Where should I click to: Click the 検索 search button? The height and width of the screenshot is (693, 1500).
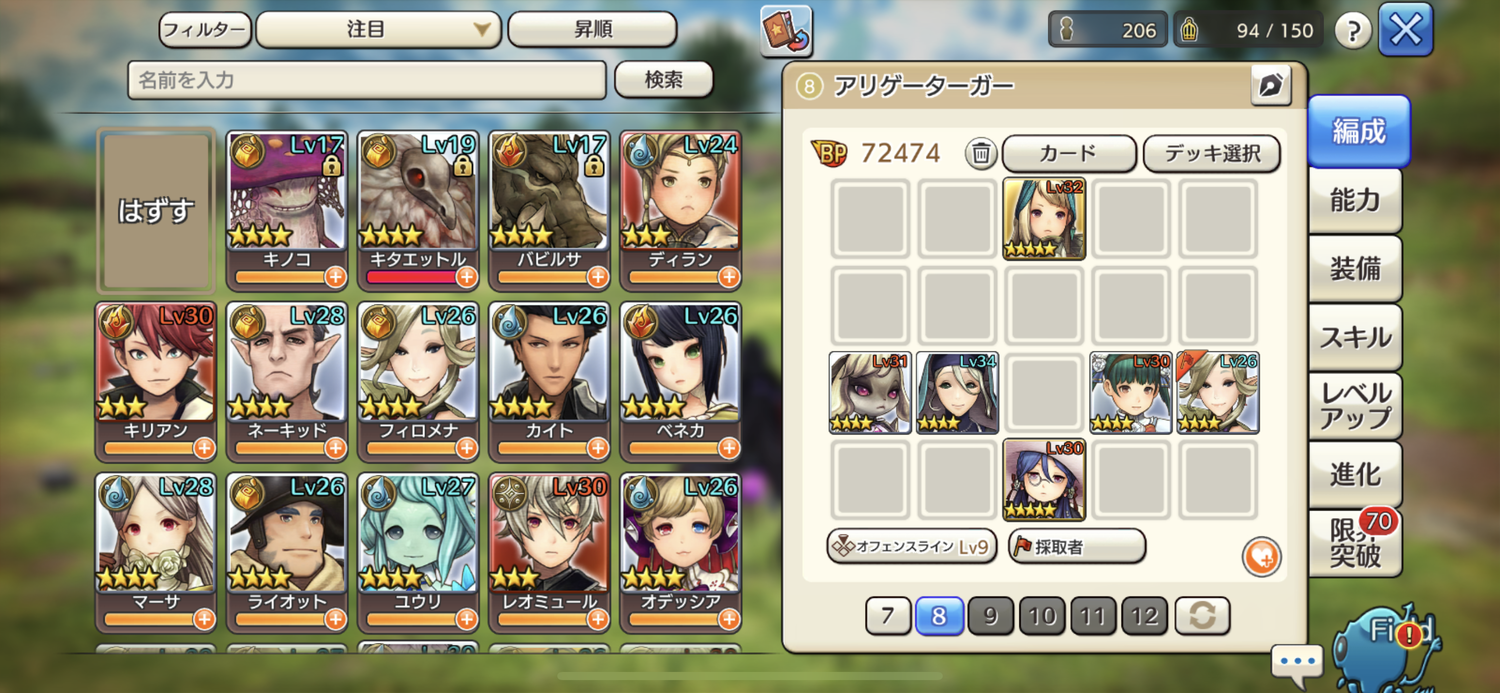pos(663,80)
